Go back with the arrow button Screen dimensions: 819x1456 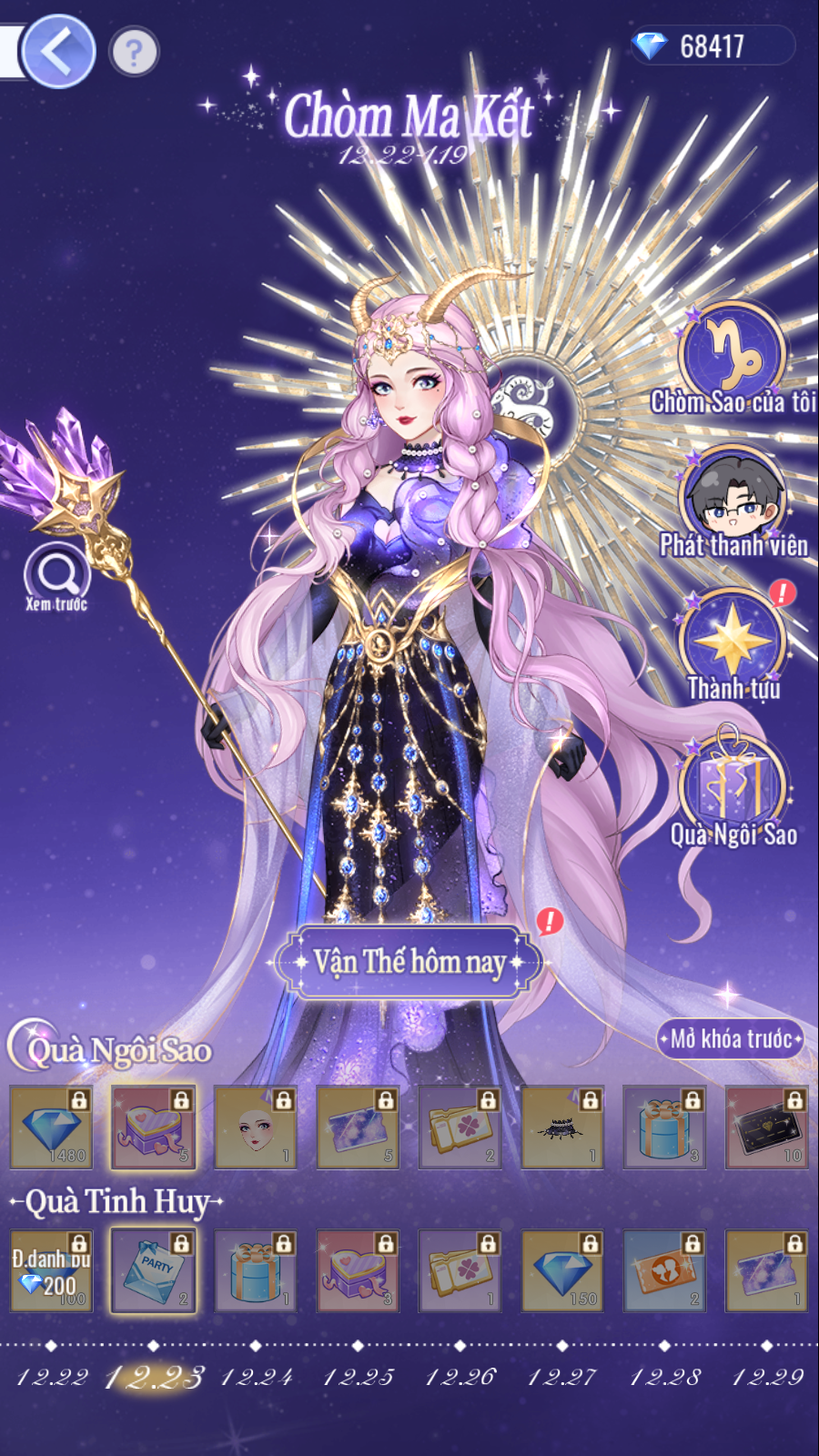57,52
